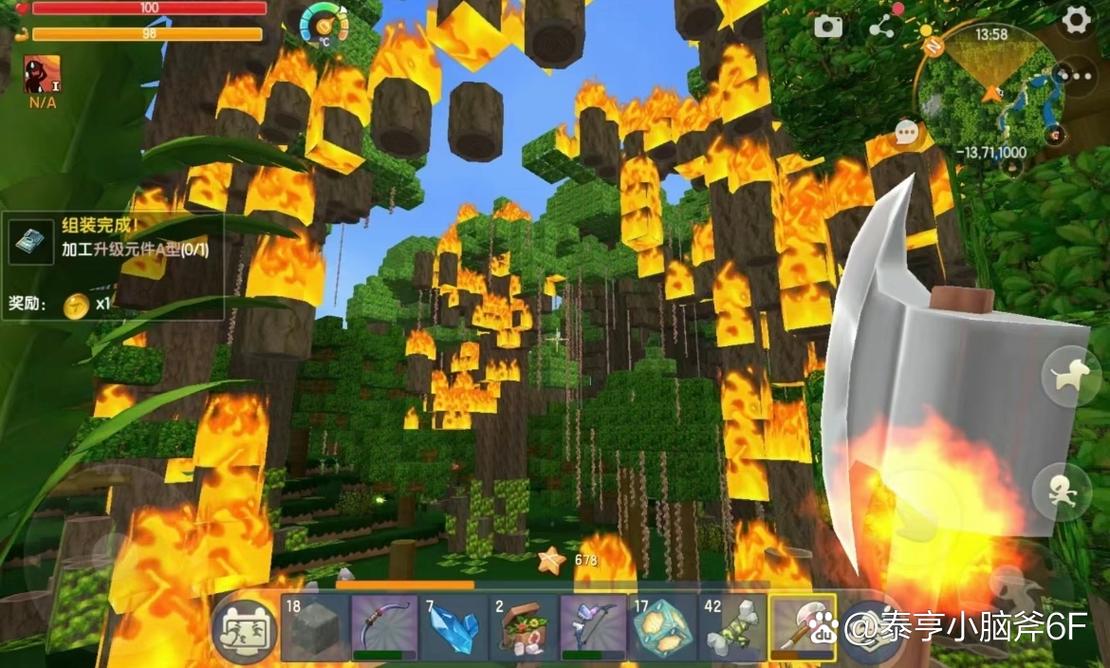The image size is (1110, 668).
Task: Check the temperature gauge icon
Action: click(324, 23)
